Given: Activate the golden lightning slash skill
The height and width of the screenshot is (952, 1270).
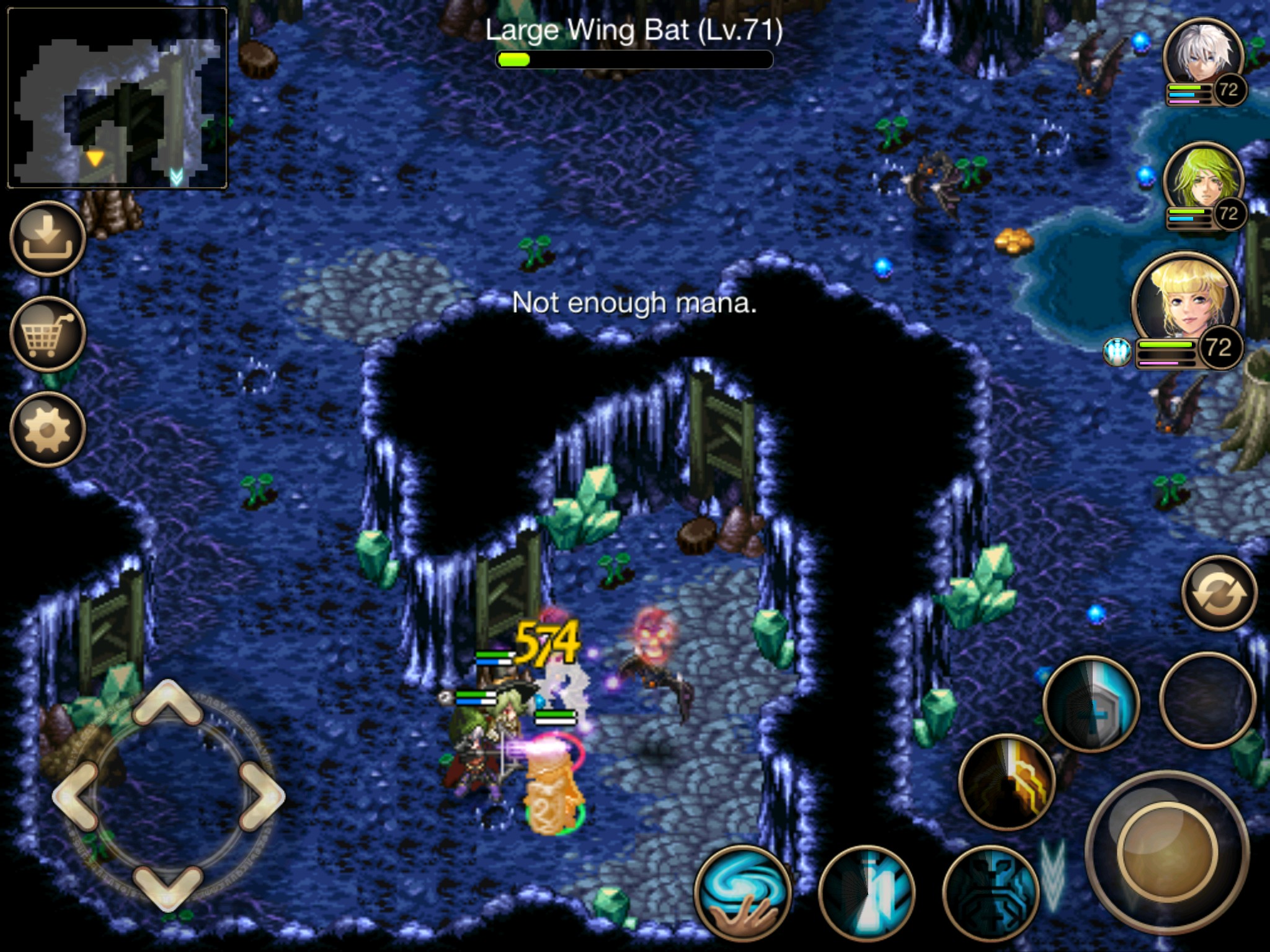Looking at the screenshot, I should [x=1006, y=782].
